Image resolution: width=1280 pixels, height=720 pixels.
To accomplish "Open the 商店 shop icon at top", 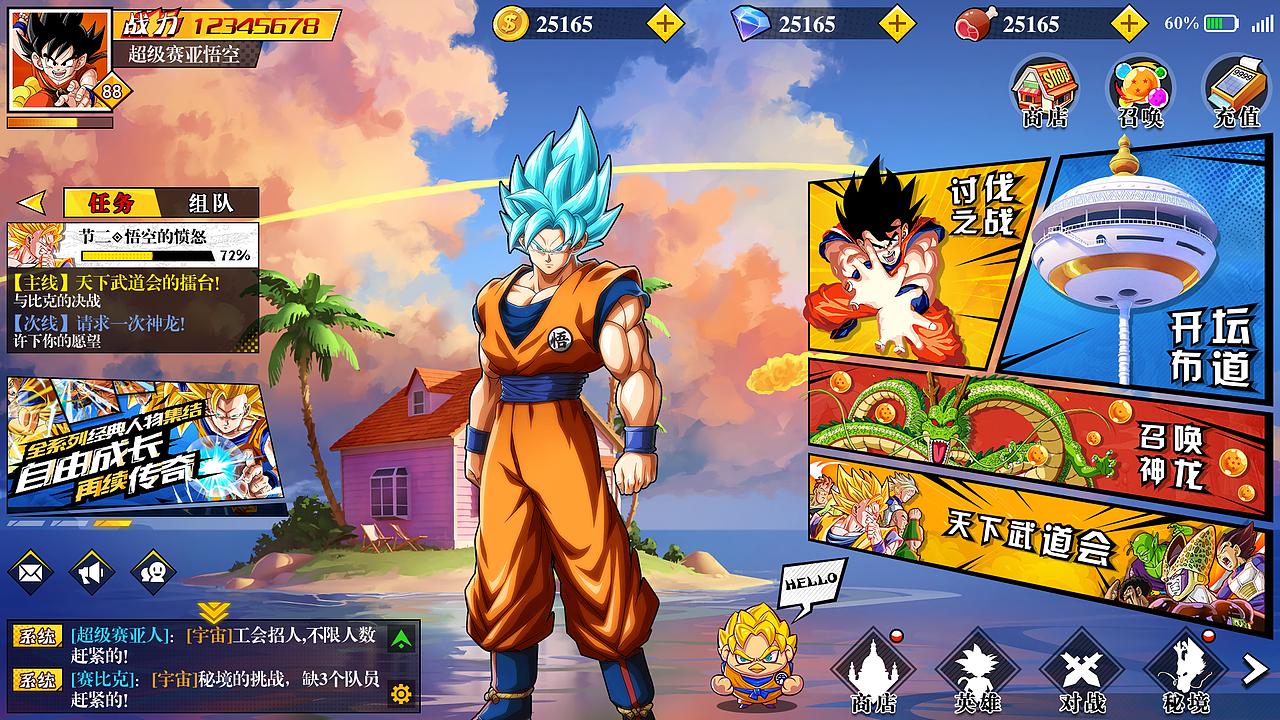I will click(x=1045, y=92).
